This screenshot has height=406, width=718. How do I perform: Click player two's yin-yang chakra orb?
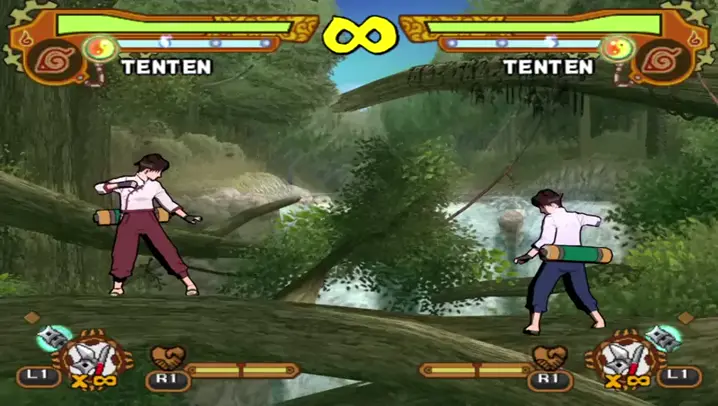pyautogui.click(x=616, y=46)
